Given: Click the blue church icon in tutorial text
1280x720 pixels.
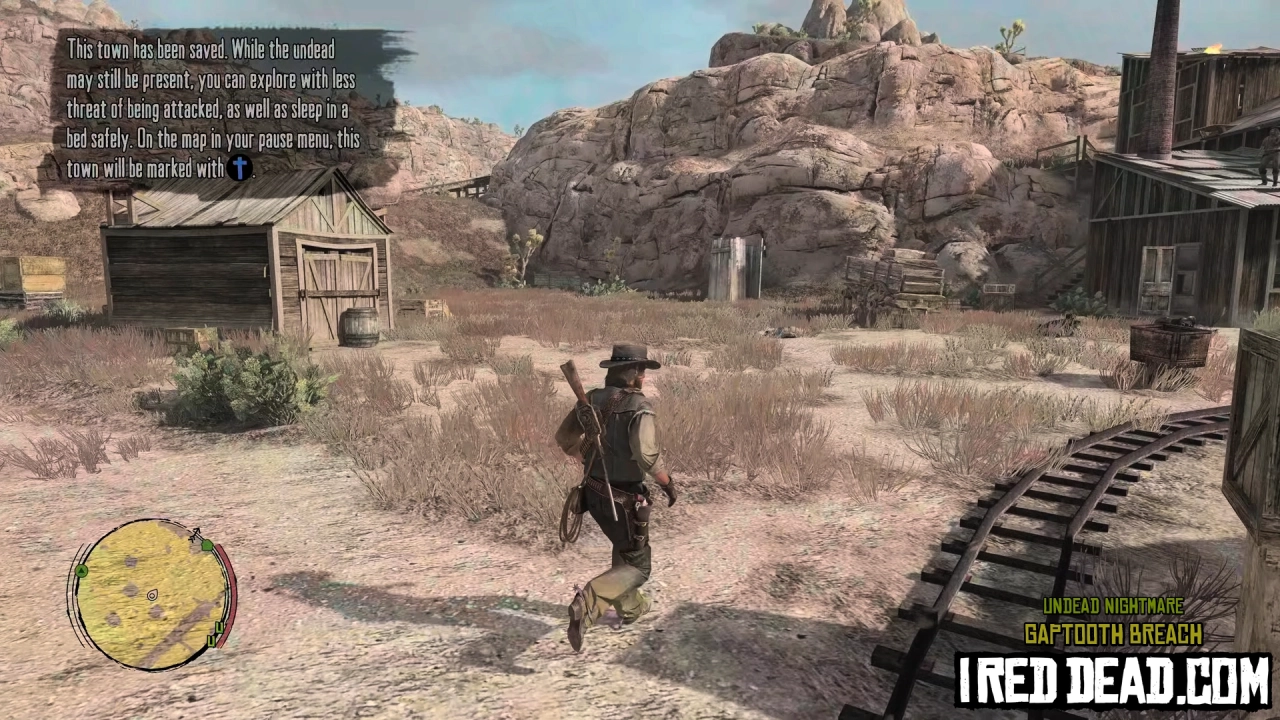Looking at the screenshot, I should 239,169.
